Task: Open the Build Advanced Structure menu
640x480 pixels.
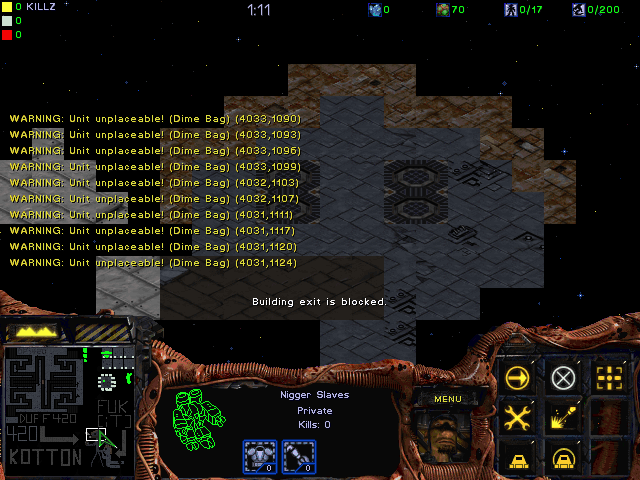Action: [564, 459]
